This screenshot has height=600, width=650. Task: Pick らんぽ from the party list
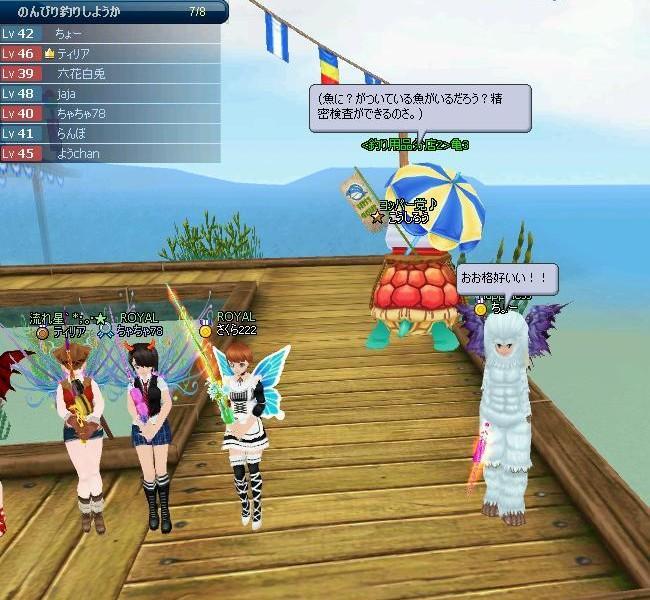click(110, 134)
